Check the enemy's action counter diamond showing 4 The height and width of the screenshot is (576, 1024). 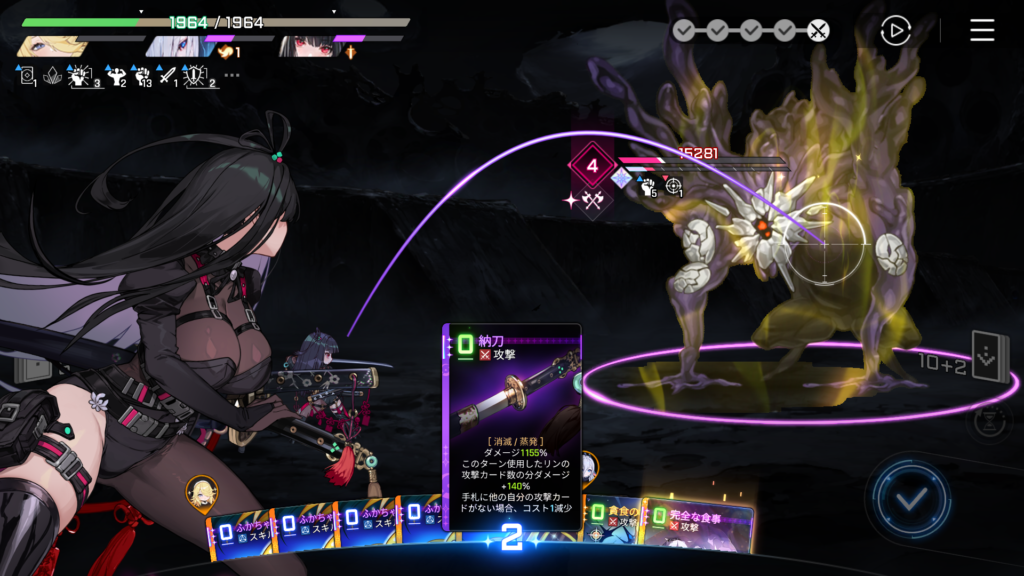coord(591,166)
